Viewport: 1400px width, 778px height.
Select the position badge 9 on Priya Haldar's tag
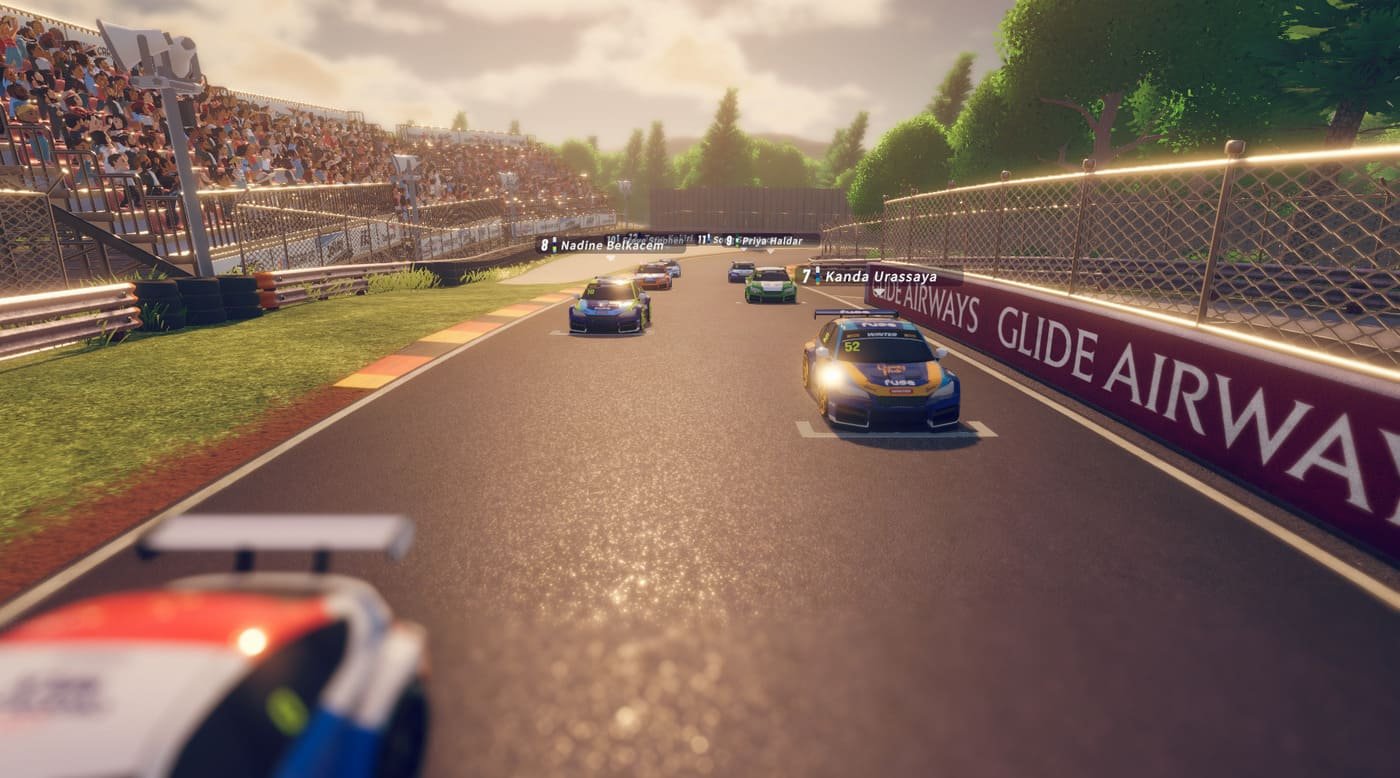(729, 241)
